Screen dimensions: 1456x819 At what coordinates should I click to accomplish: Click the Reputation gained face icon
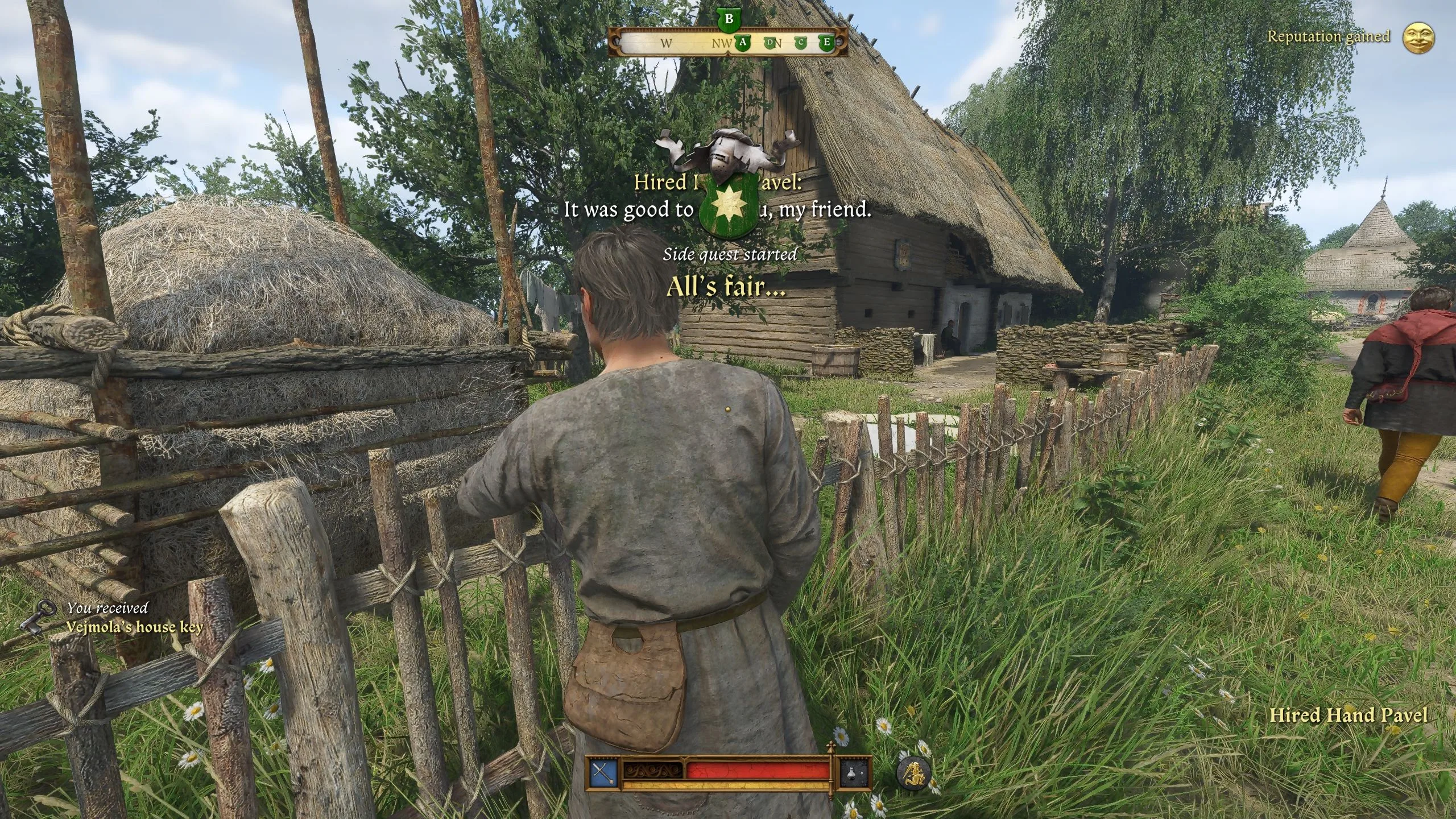[x=1418, y=38]
